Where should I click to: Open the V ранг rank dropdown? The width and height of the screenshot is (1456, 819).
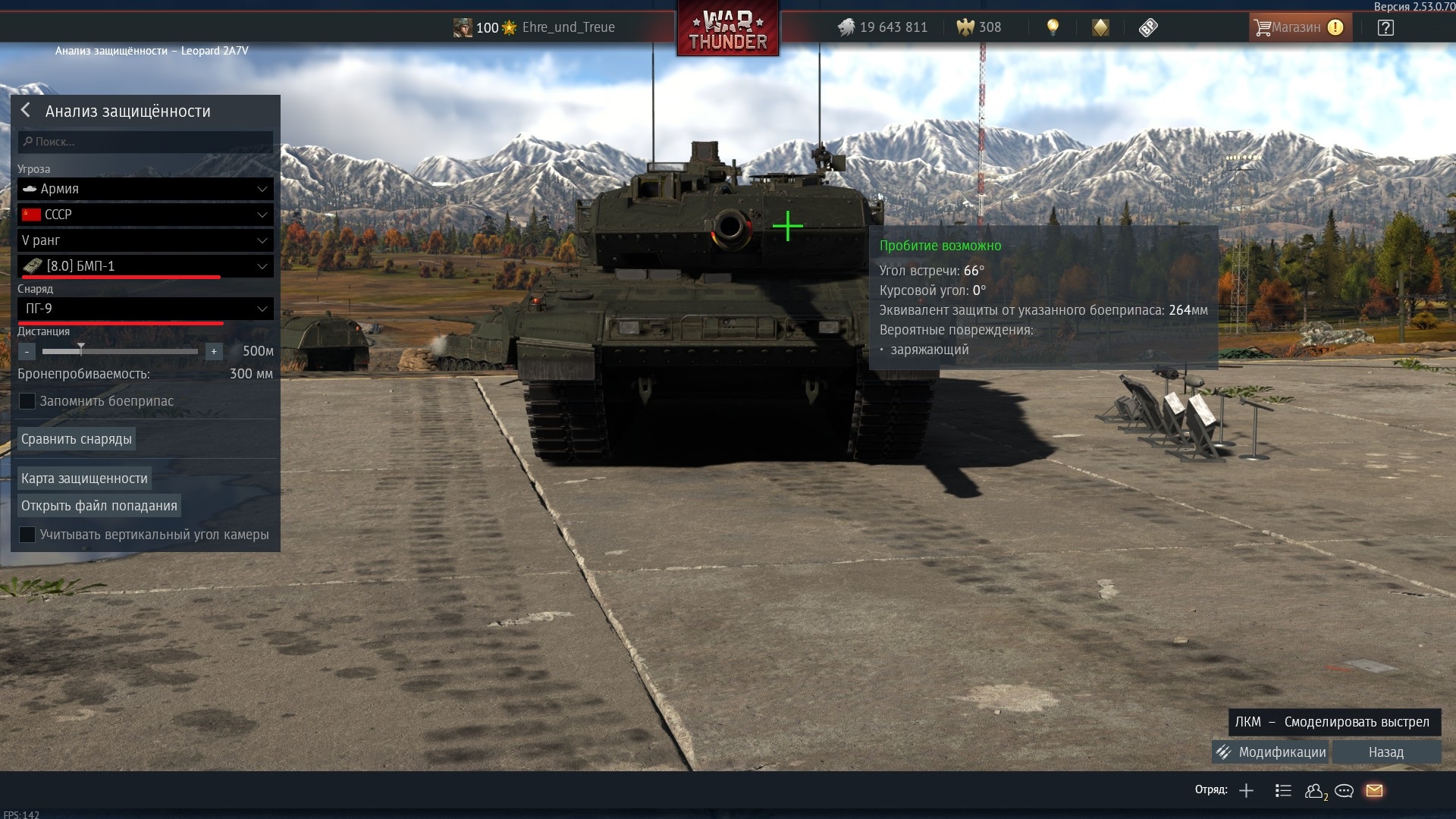coord(145,240)
